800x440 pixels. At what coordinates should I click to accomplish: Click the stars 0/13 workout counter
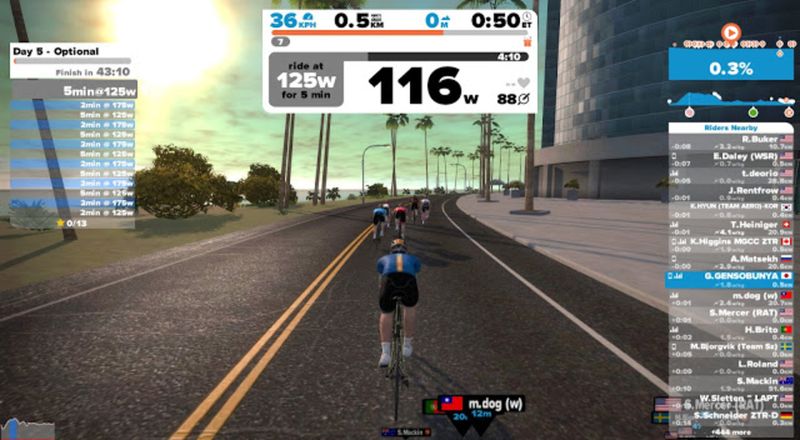coord(71,223)
